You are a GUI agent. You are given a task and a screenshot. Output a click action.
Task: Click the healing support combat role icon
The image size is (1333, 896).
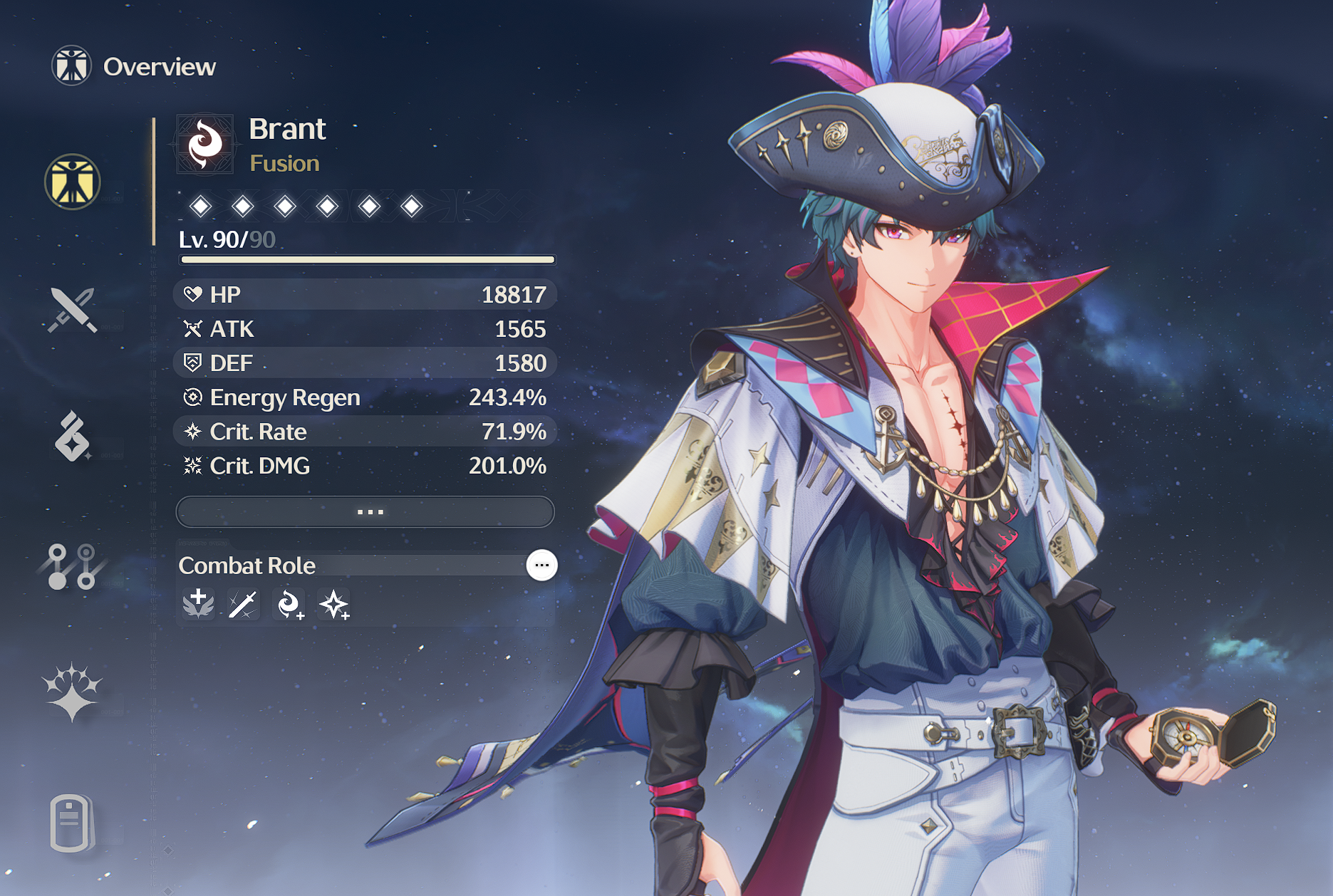click(199, 605)
